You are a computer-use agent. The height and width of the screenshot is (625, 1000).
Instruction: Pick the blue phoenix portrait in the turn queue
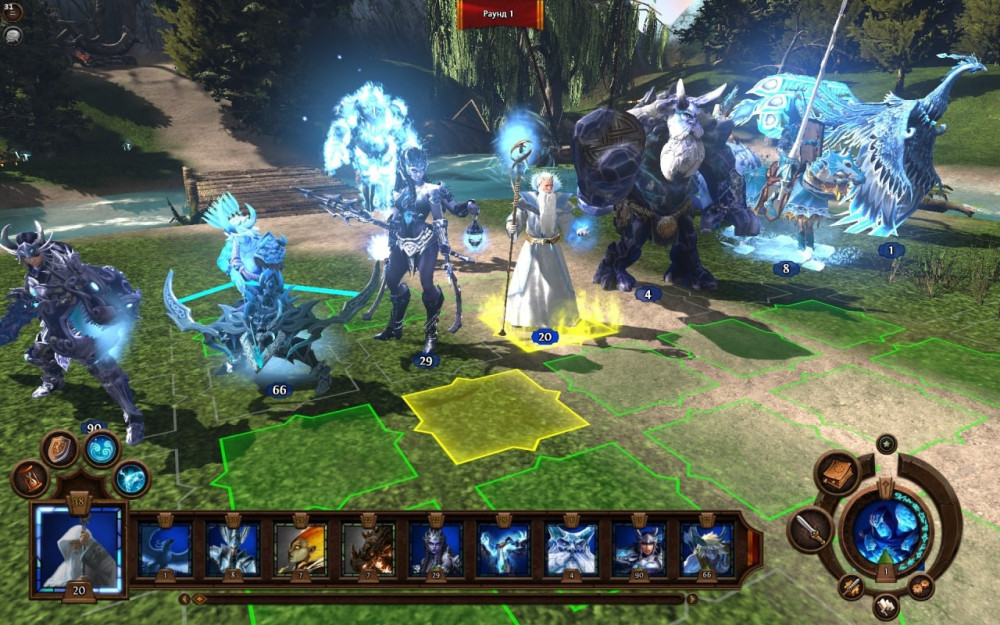pos(164,549)
